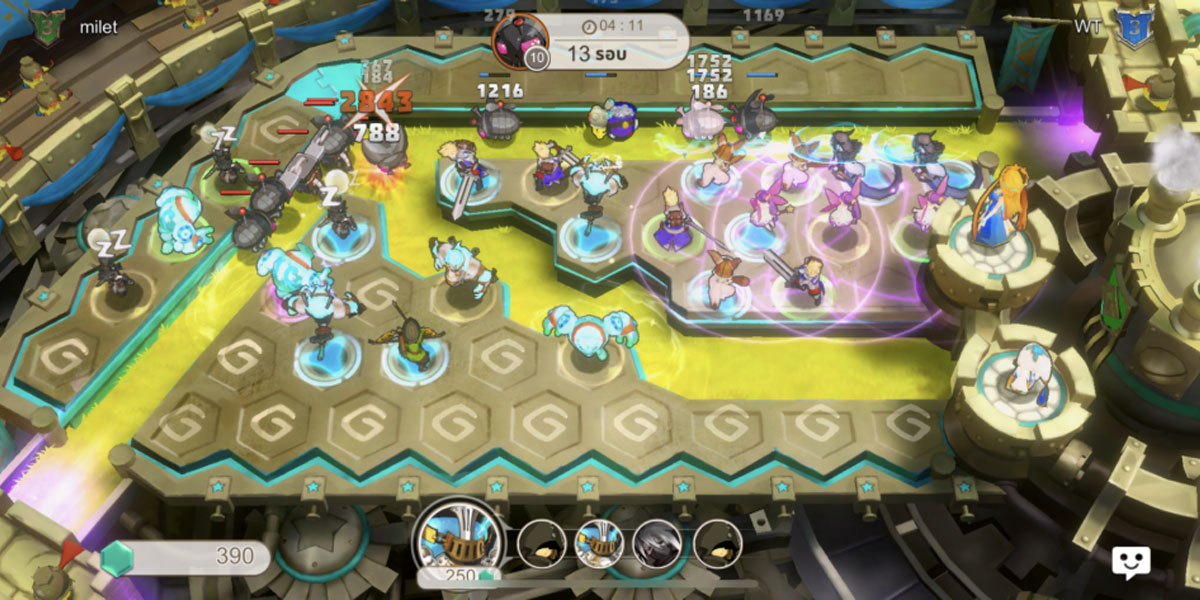Tap opponent WT's blue shield badge
This screenshot has width=1200, height=600.
[1133, 27]
